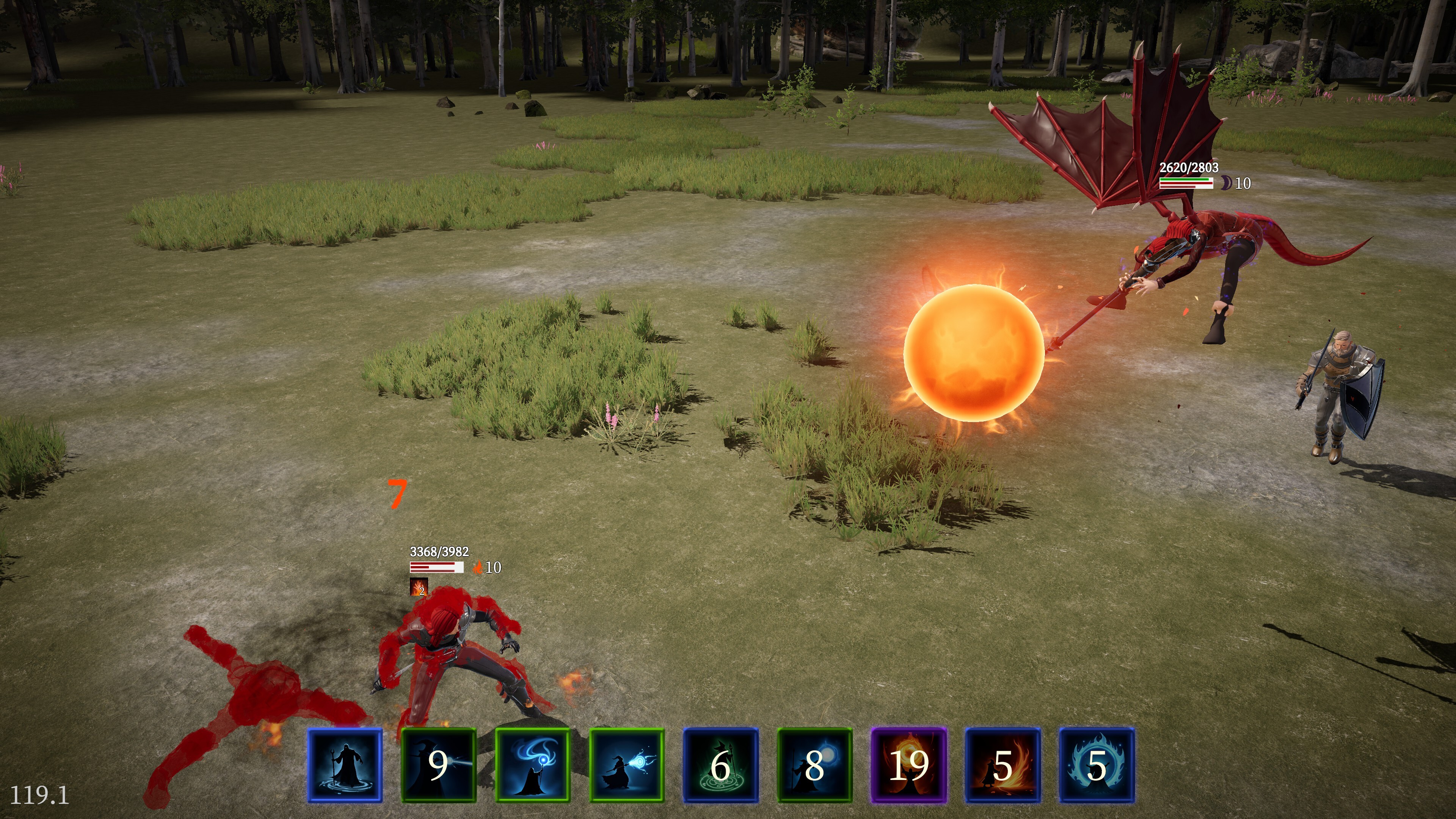Image resolution: width=1456 pixels, height=819 pixels.
Task: Click the player's health bar reading 3368/3982
Action: click(x=438, y=566)
